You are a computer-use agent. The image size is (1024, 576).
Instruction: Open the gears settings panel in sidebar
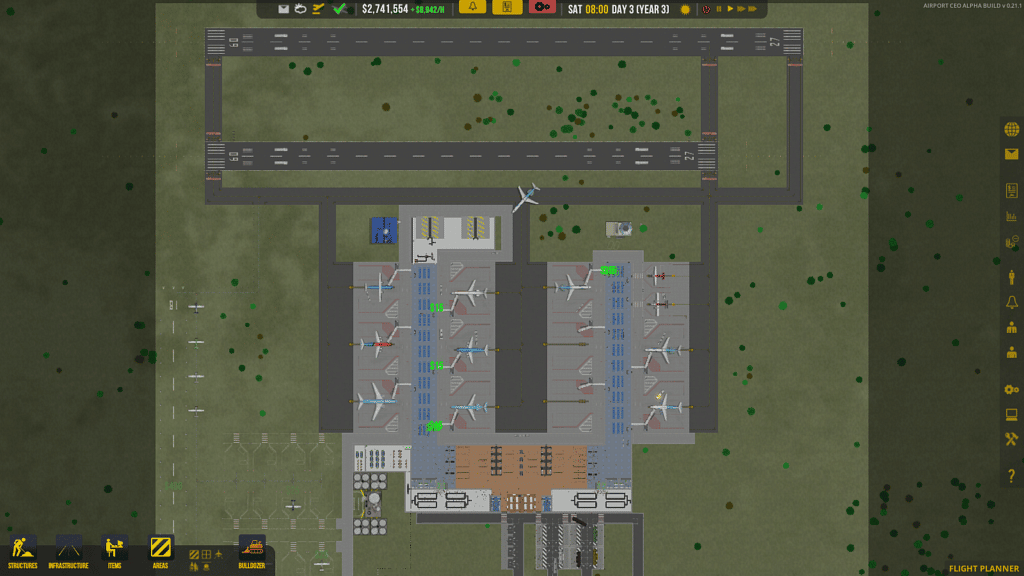pyautogui.click(x=1011, y=389)
